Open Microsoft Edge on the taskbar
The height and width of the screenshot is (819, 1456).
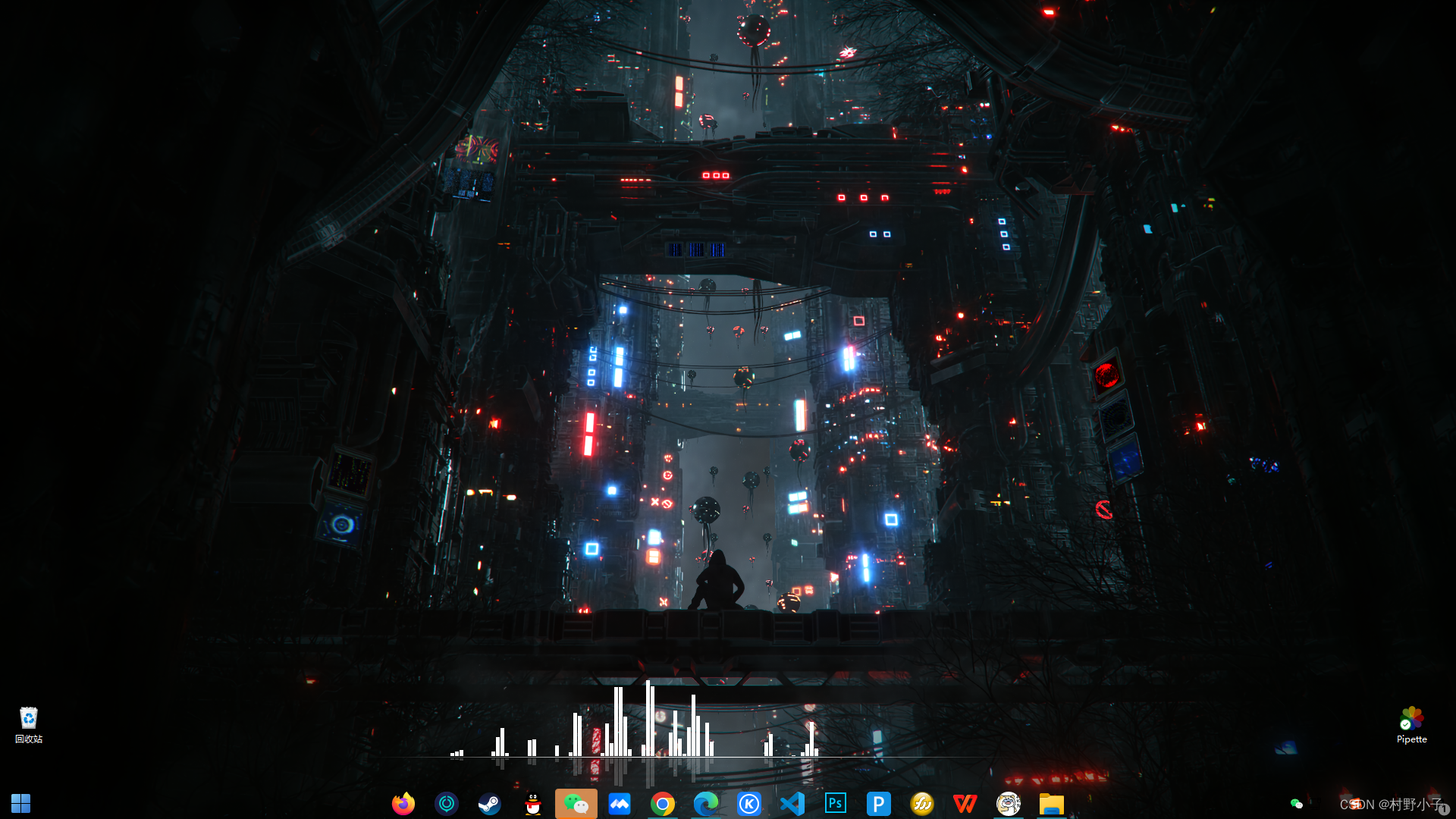click(x=706, y=803)
